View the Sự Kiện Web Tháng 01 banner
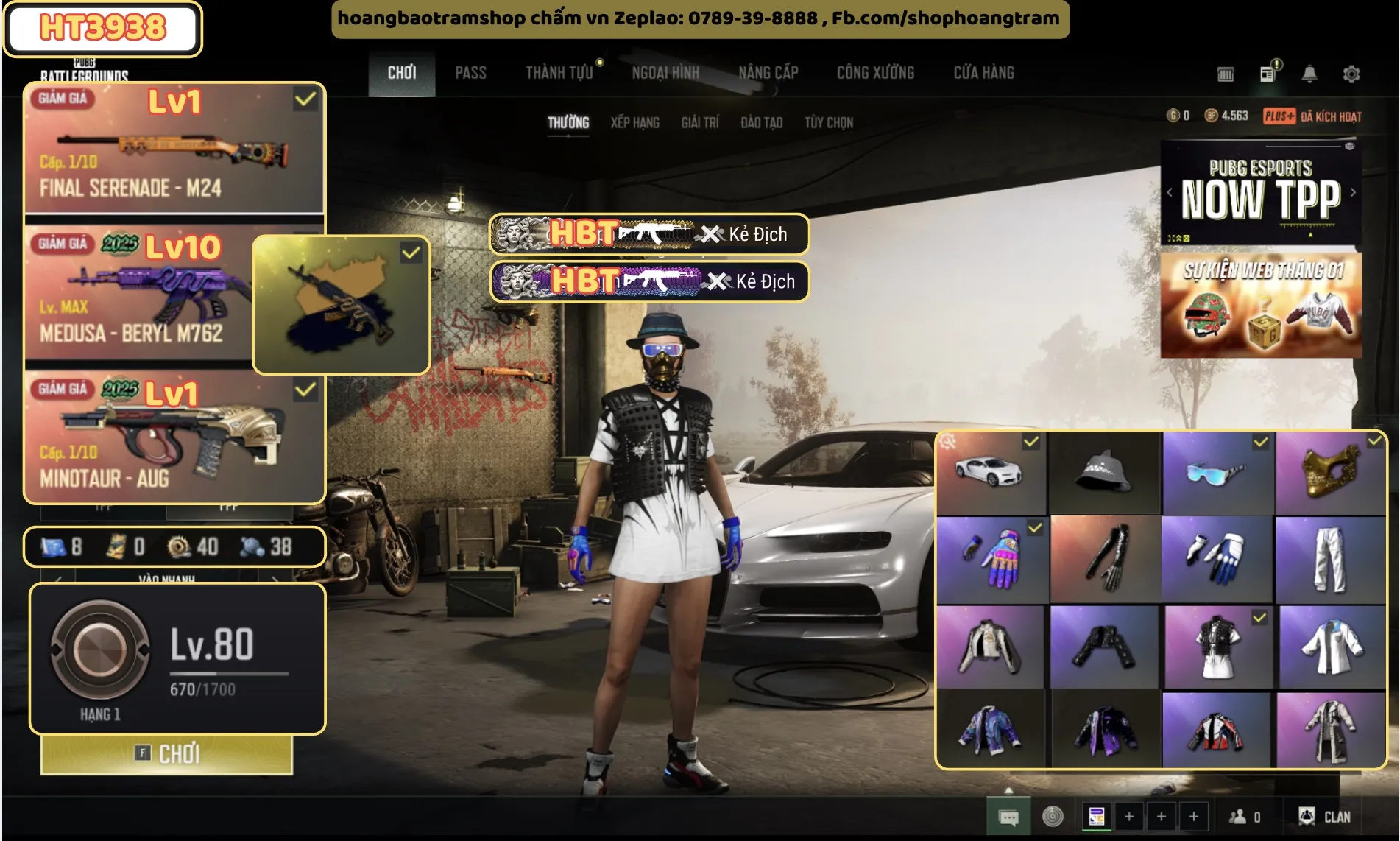Viewport: 1400px width, 841px height. (1261, 305)
